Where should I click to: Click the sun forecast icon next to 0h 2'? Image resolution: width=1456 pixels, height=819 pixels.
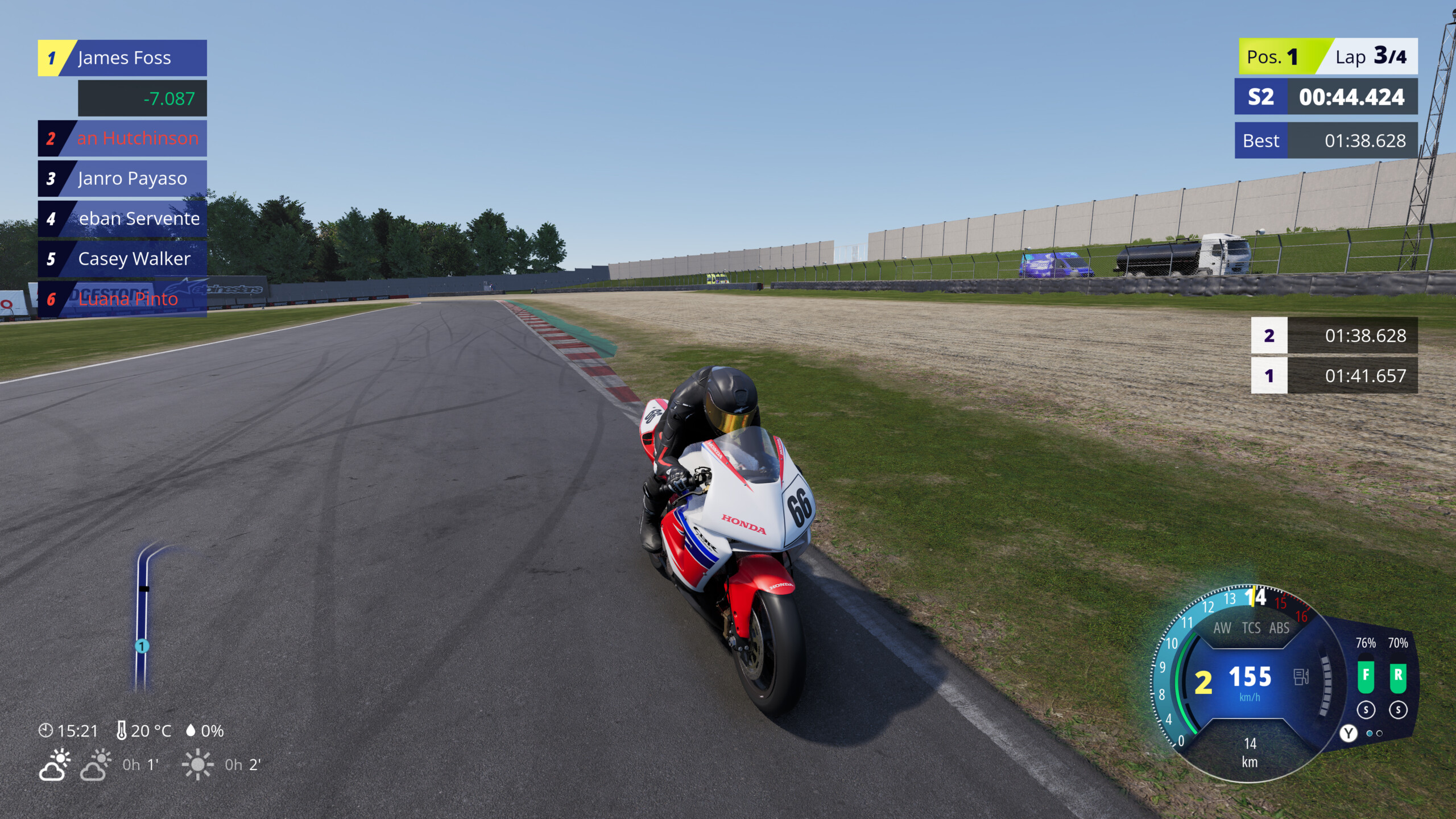tap(197, 766)
